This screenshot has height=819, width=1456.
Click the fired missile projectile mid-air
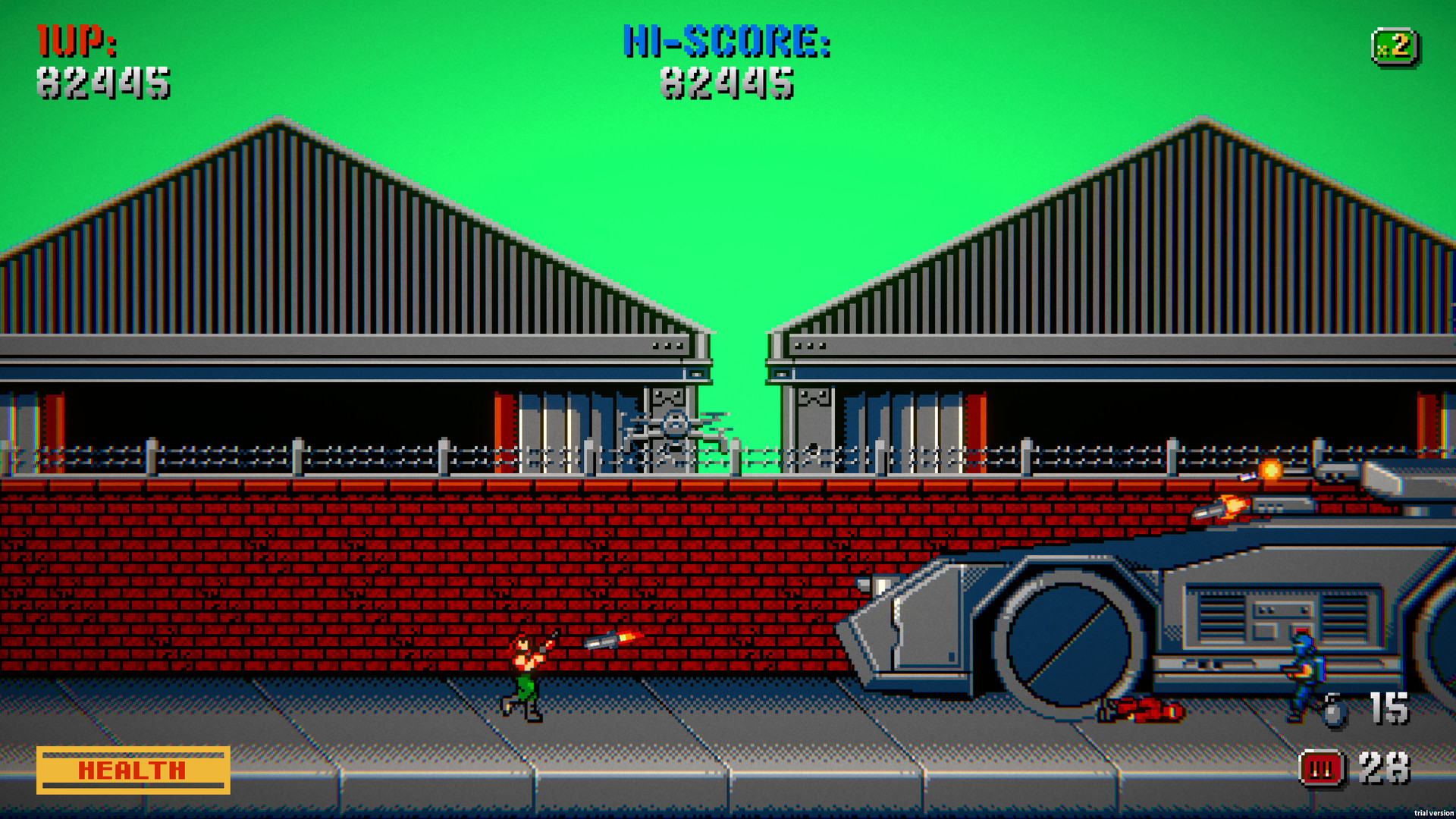point(616,639)
